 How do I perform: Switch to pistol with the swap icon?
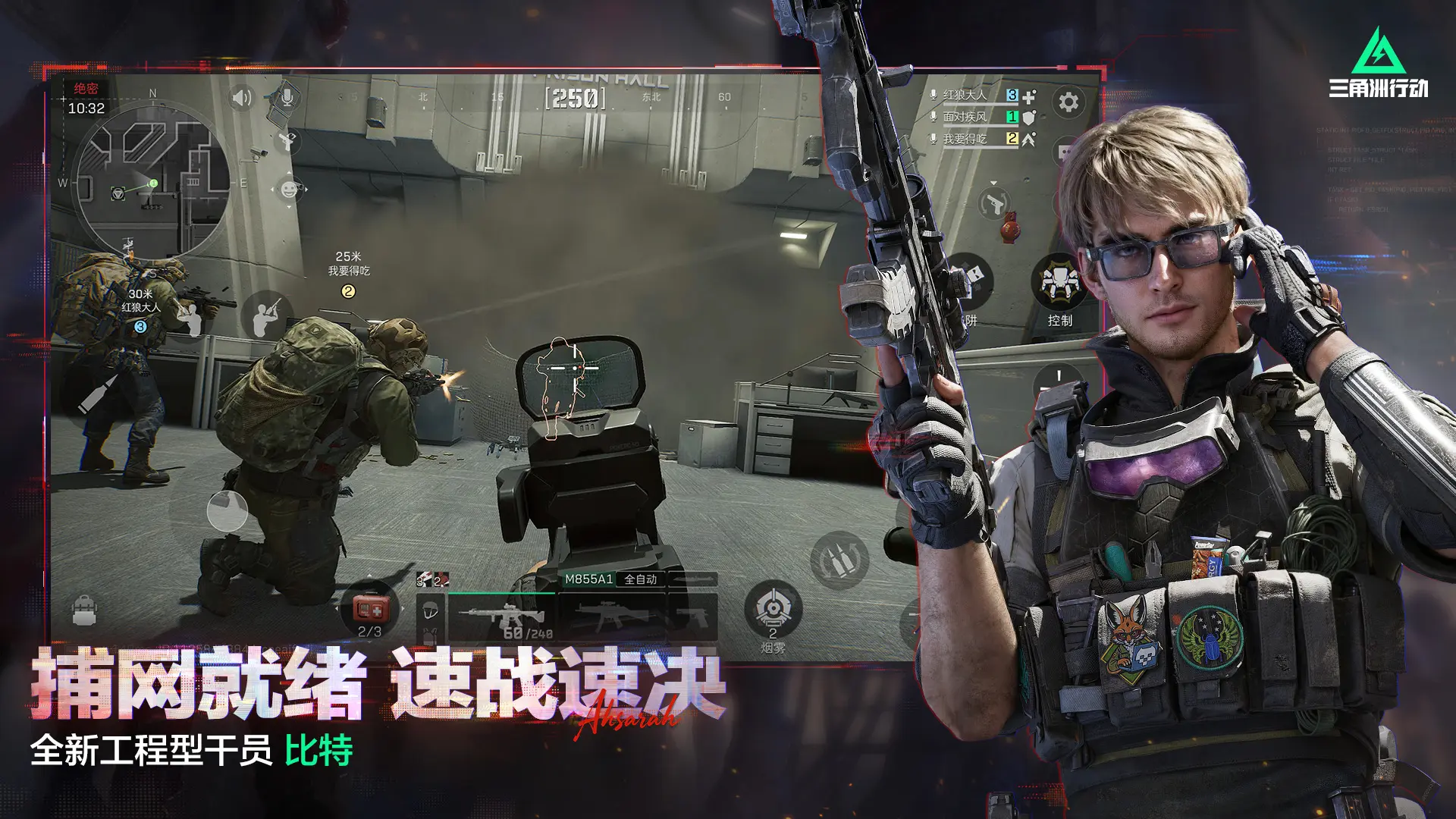pos(993,203)
